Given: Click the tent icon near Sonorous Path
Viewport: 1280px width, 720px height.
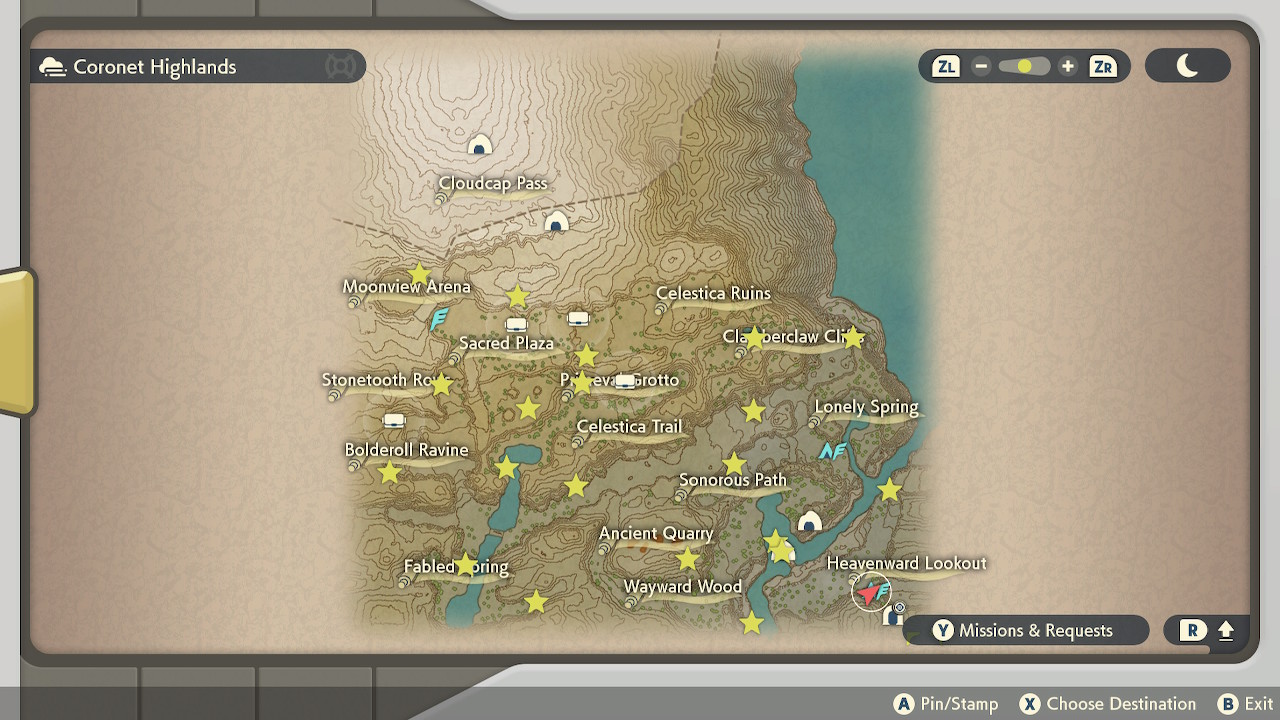Looking at the screenshot, I should point(808,520).
